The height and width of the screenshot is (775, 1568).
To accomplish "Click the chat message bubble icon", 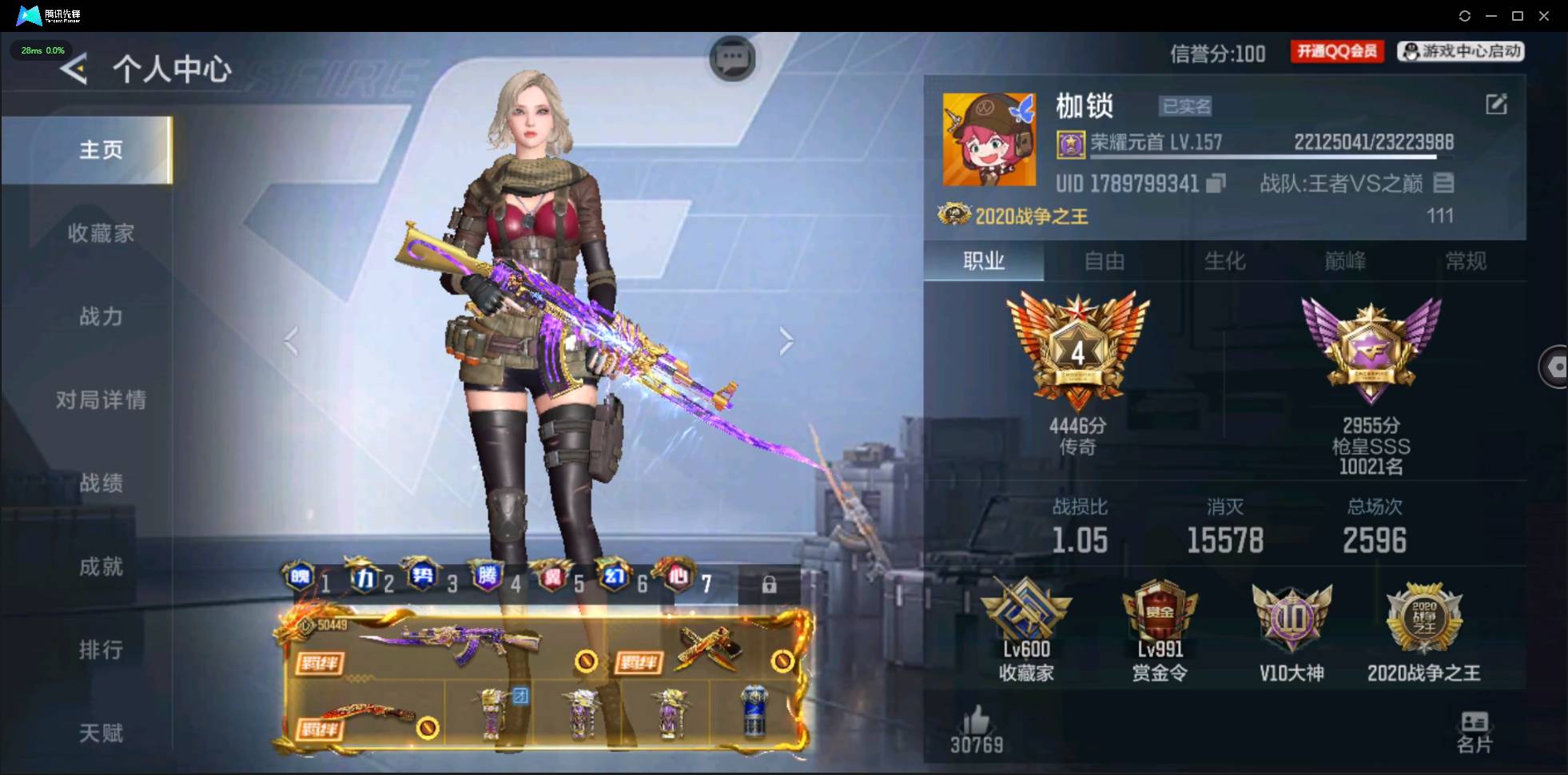I will (734, 58).
